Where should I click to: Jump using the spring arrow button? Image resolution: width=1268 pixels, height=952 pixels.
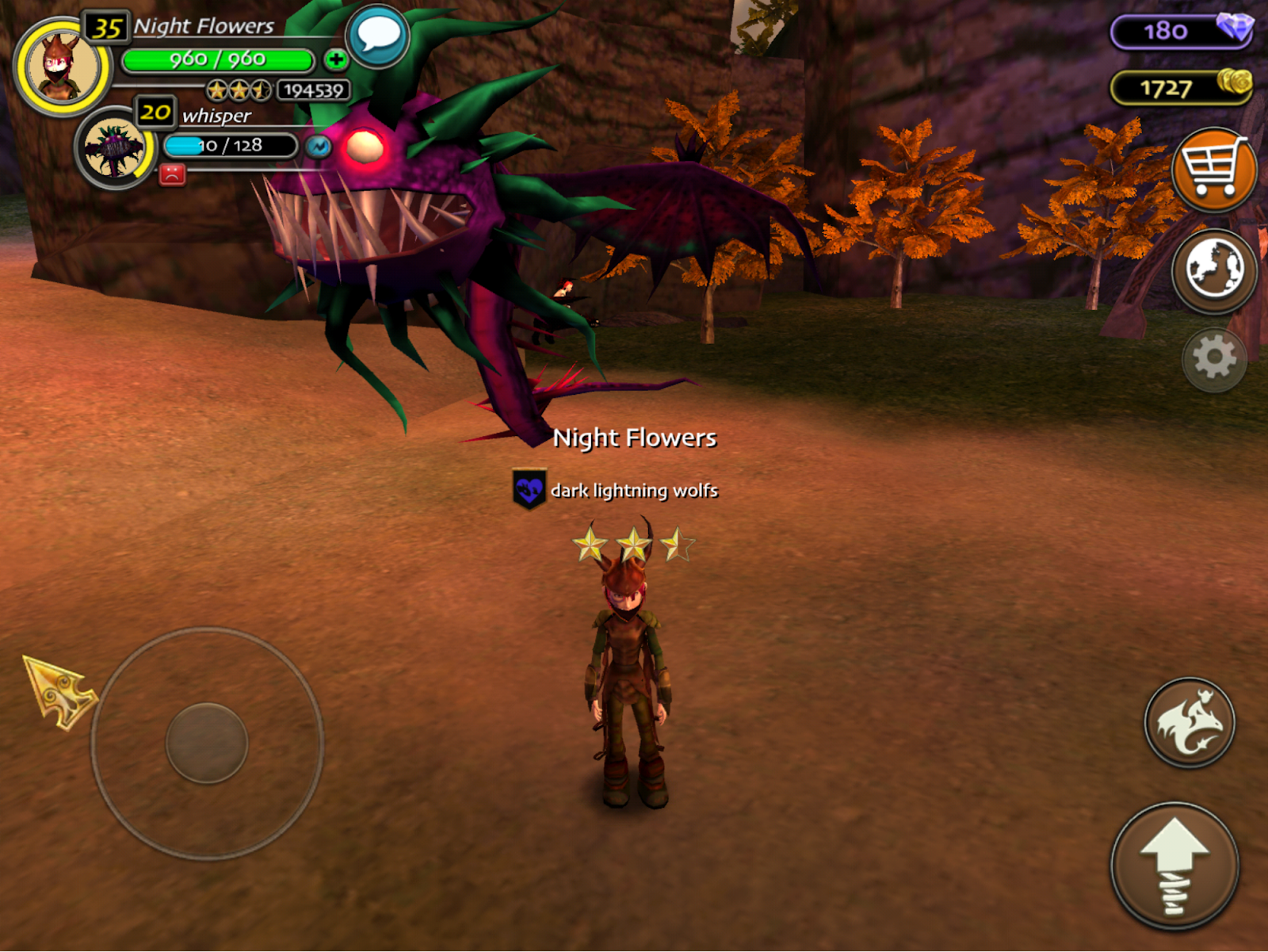(1174, 866)
